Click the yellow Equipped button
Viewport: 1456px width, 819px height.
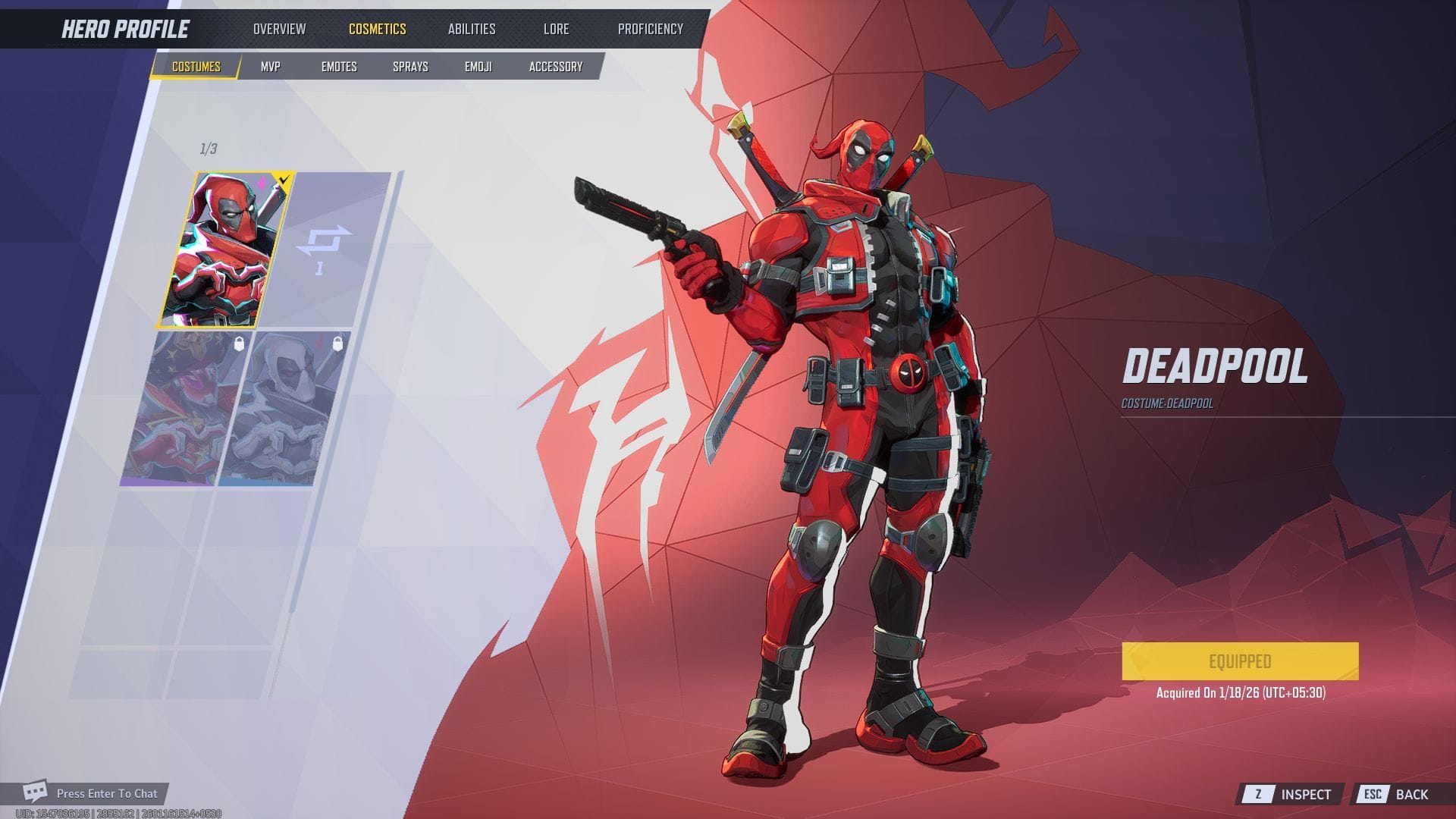pyautogui.click(x=1239, y=661)
